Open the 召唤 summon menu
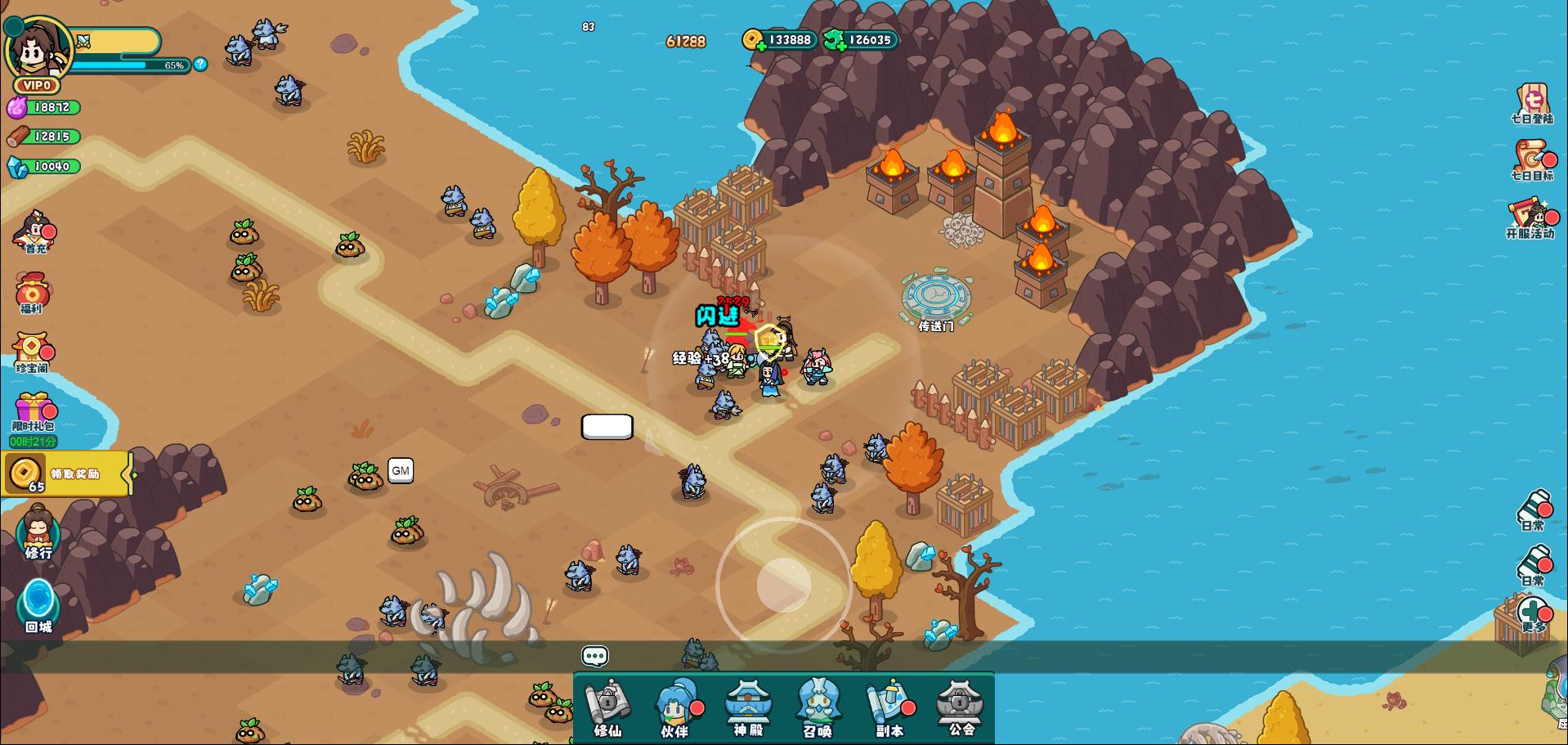The image size is (1568, 745). coord(818,709)
